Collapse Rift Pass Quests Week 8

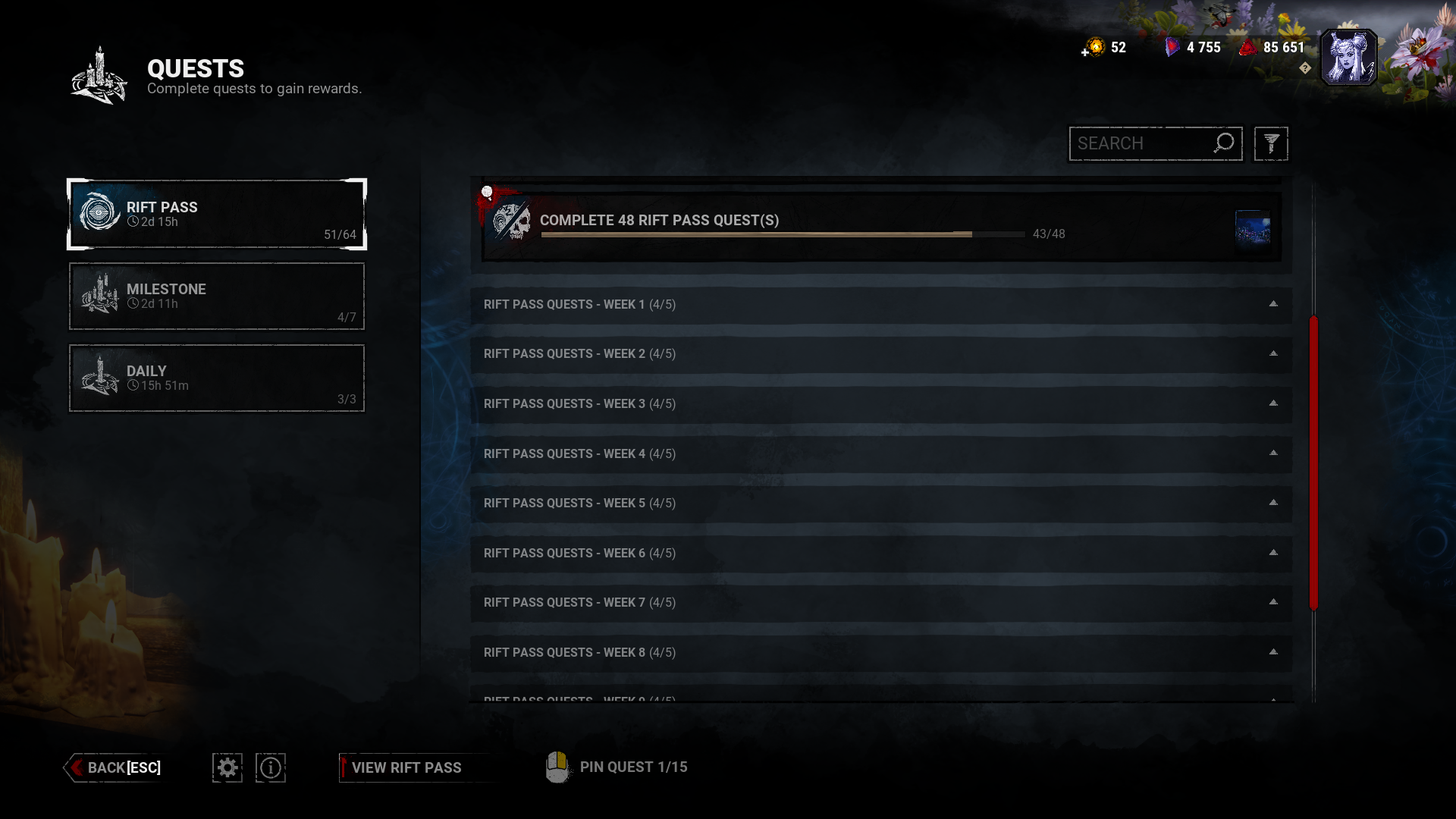click(x=1272, y=651)
